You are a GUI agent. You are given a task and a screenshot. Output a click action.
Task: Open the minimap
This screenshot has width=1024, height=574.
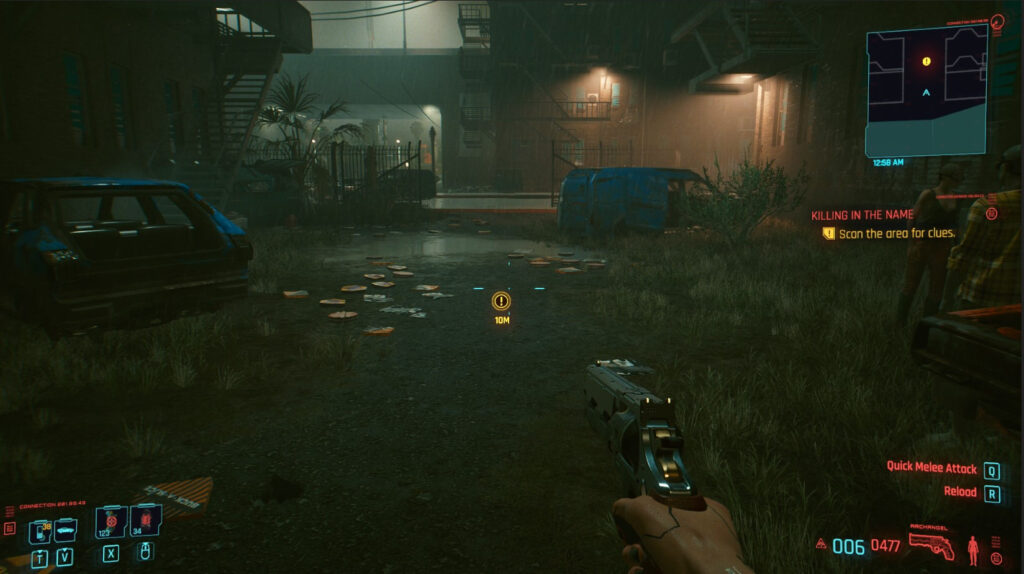coord(926,90)
